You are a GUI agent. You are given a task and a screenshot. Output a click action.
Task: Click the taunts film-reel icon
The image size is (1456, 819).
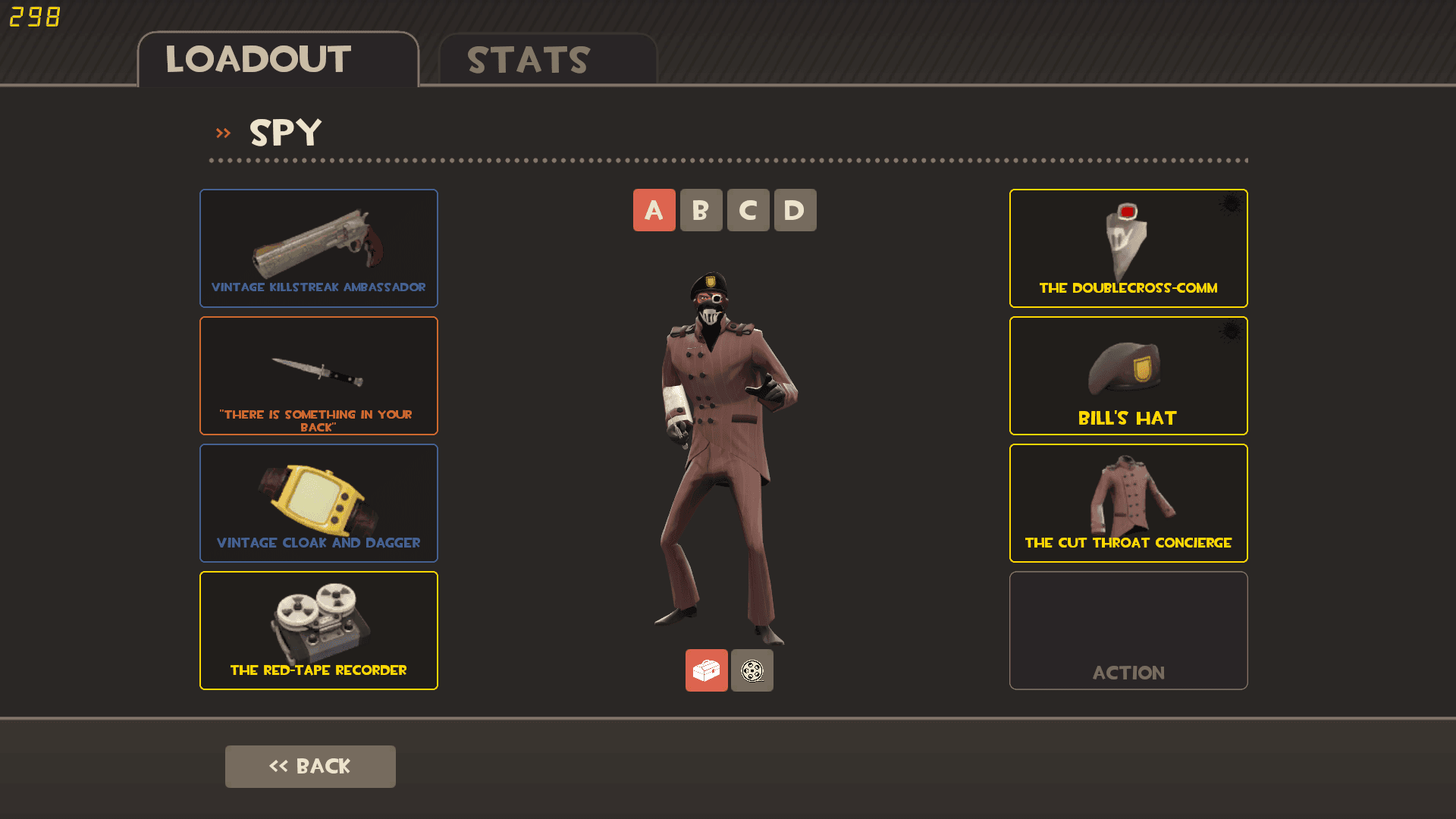[752, 670]
